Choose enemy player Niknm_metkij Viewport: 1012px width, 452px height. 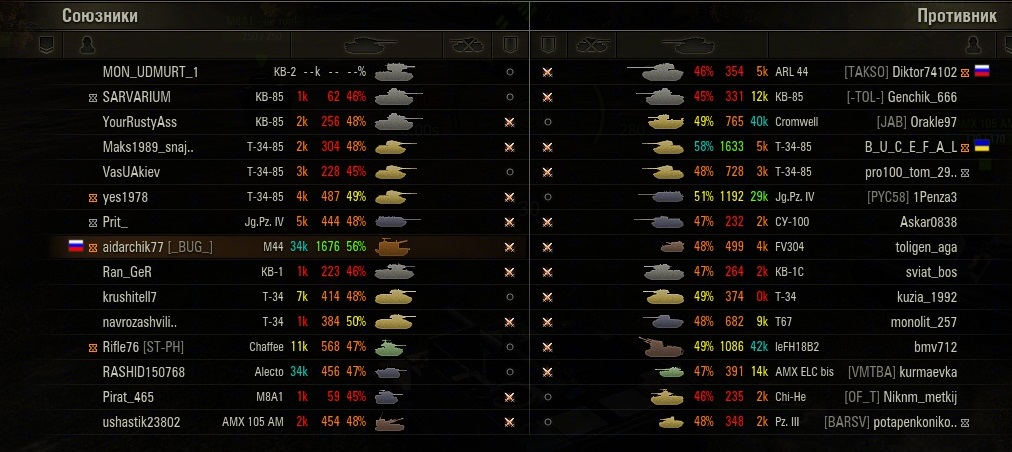(x=919, y=397)
